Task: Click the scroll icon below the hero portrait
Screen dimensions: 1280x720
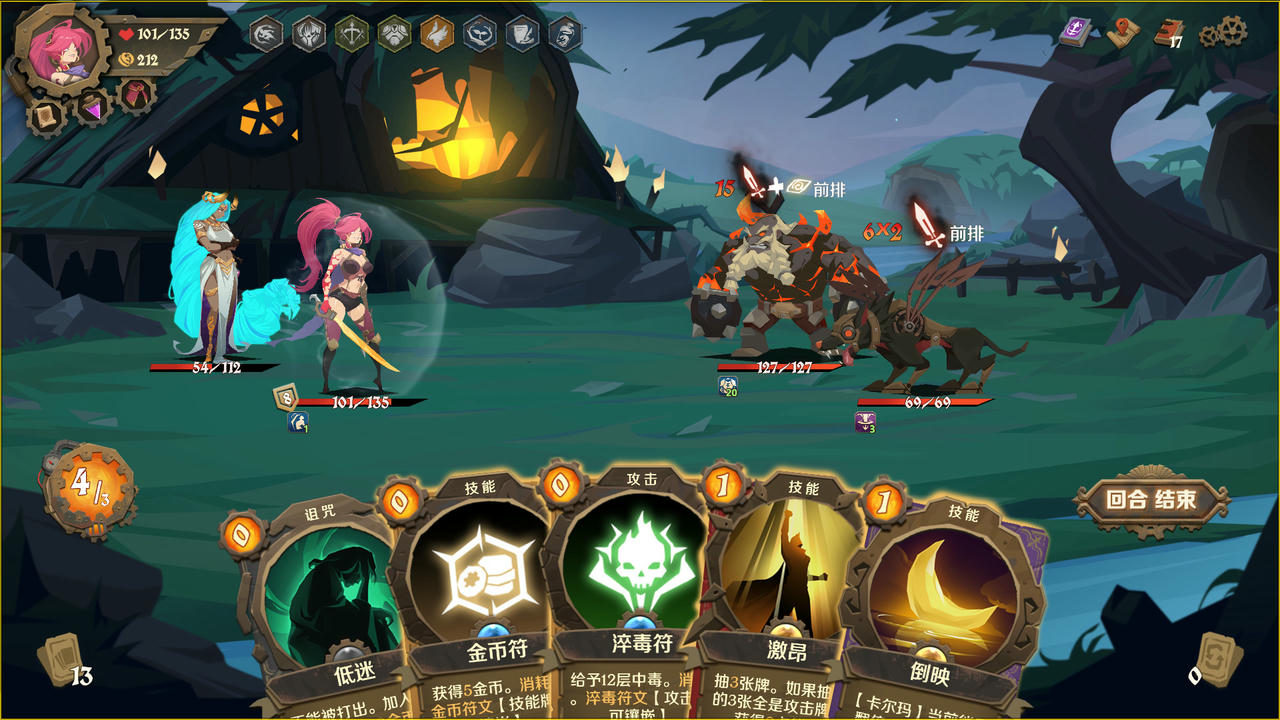Action: point(44,115)
